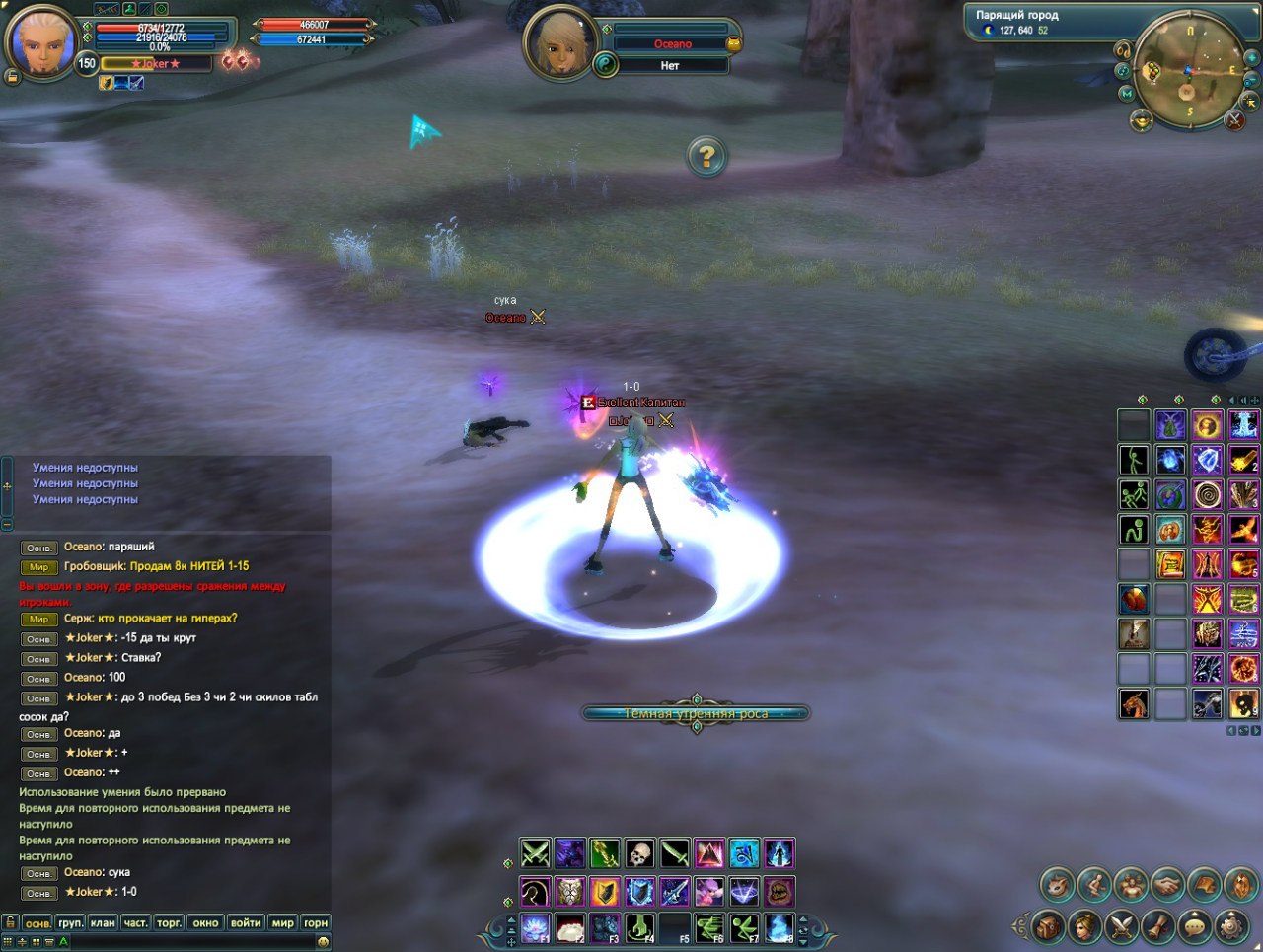Open the backpack inventory
Screen dimensions: 1263x952
(x=1049, y=926)
